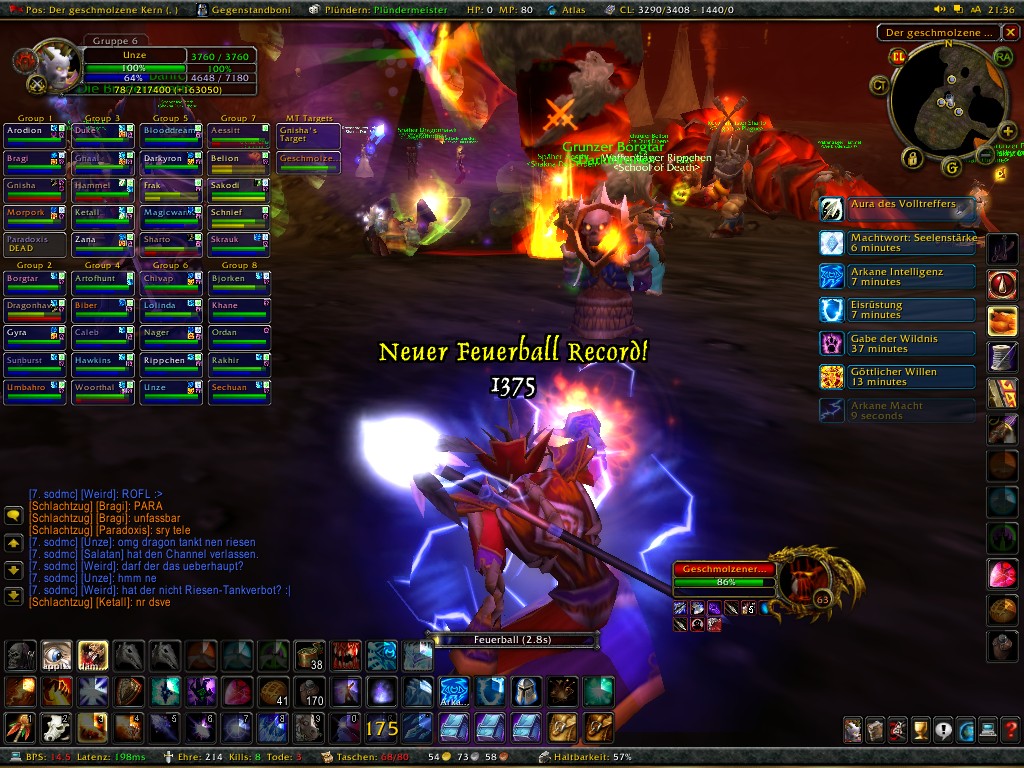
Task: Use the eye icon action button
Action: coord(56,655)
